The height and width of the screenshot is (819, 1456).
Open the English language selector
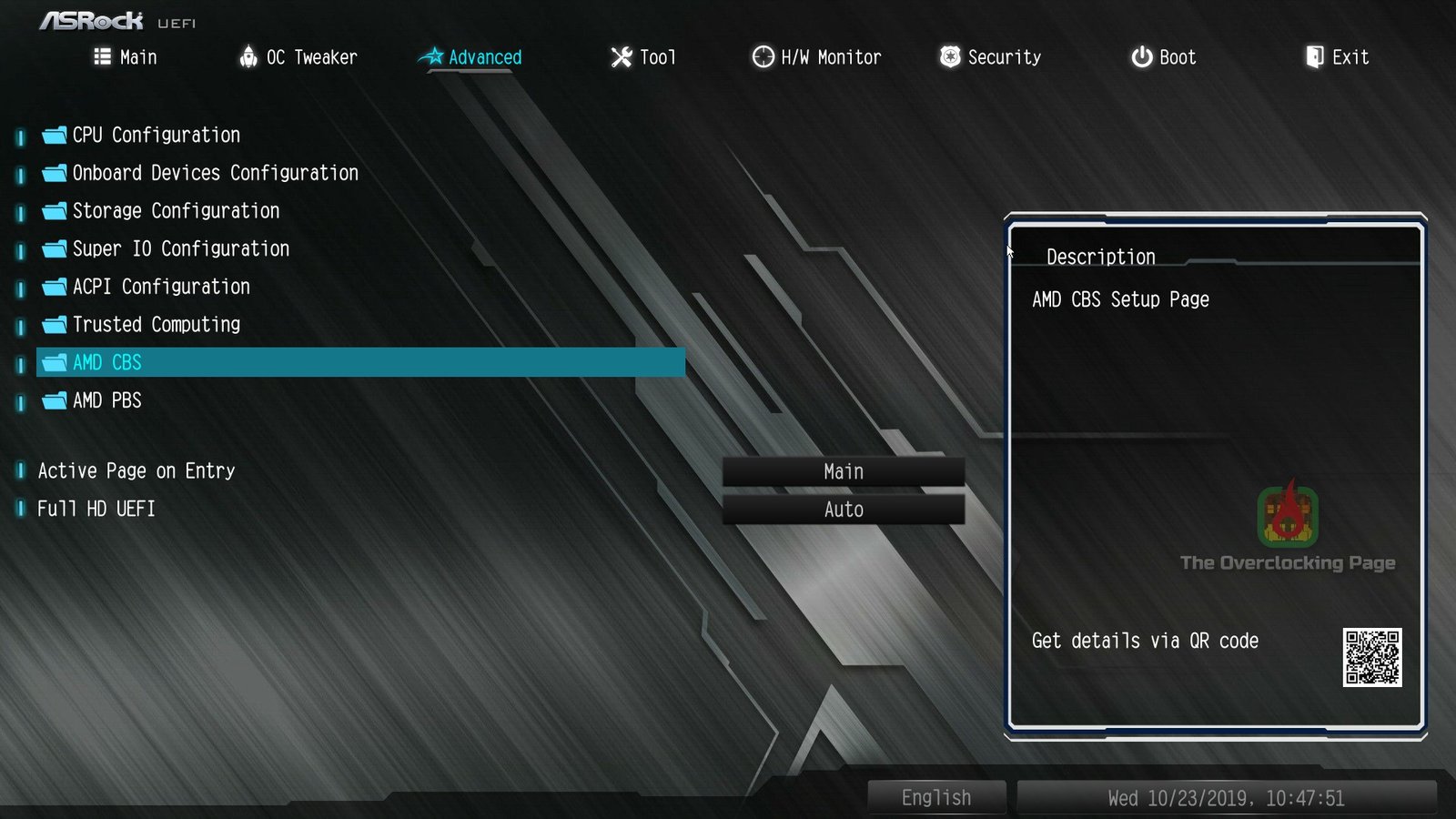click(935, 797)
